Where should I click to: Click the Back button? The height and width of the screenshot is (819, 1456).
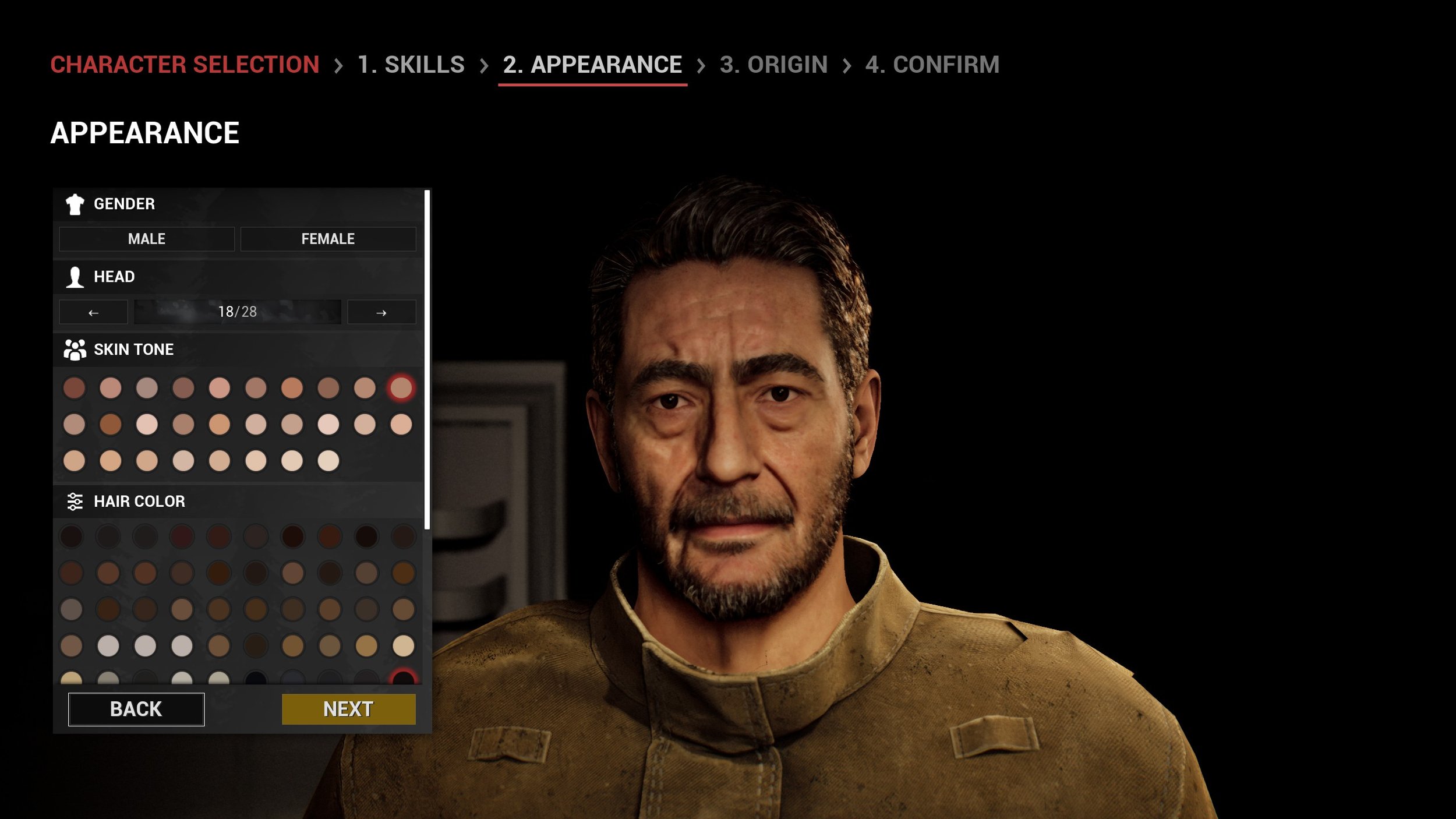pyautogui.click(x=136, y=709)
